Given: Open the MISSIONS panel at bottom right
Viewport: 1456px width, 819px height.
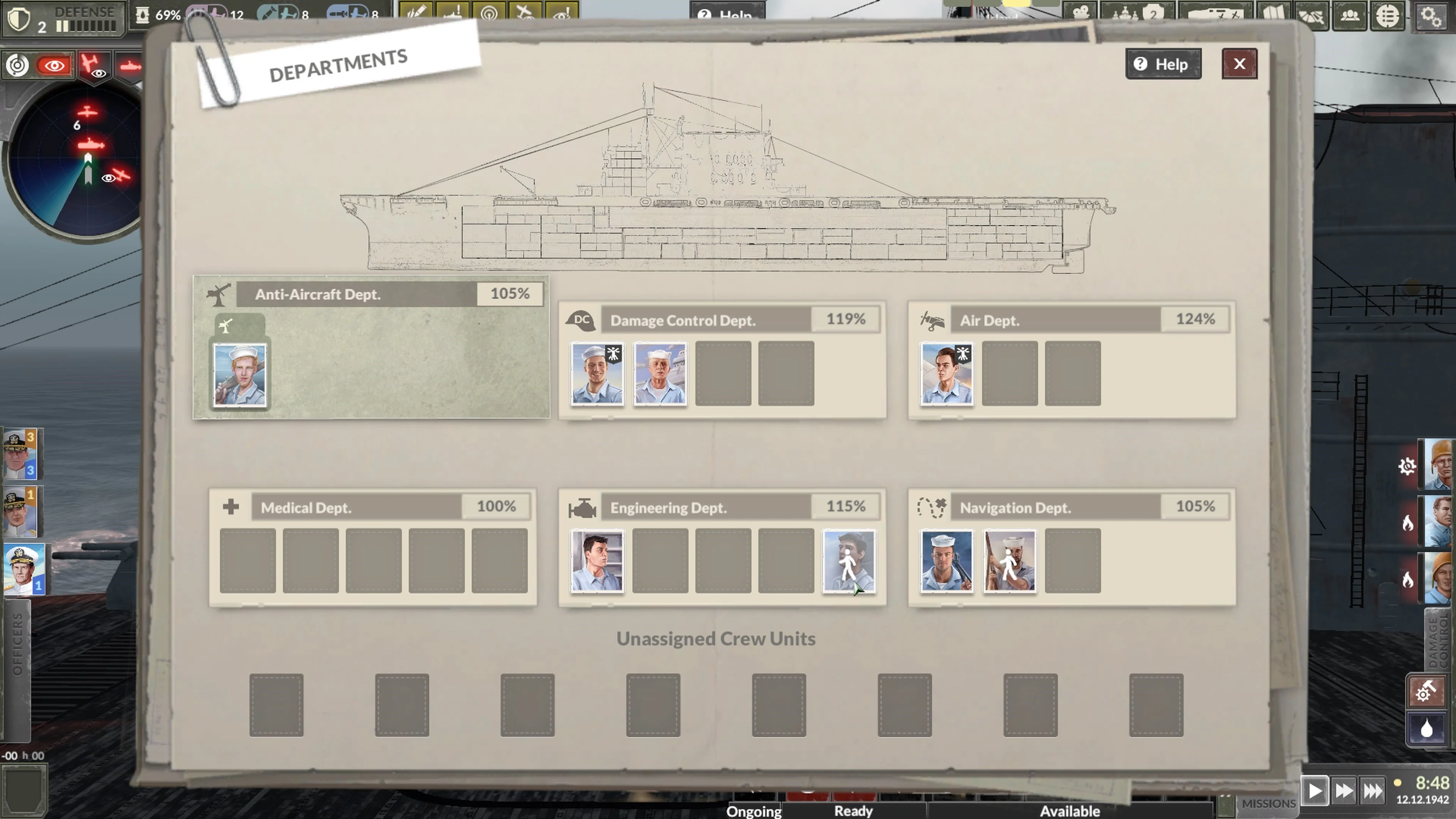Looking at the screenshot, I should [1270, 803].
